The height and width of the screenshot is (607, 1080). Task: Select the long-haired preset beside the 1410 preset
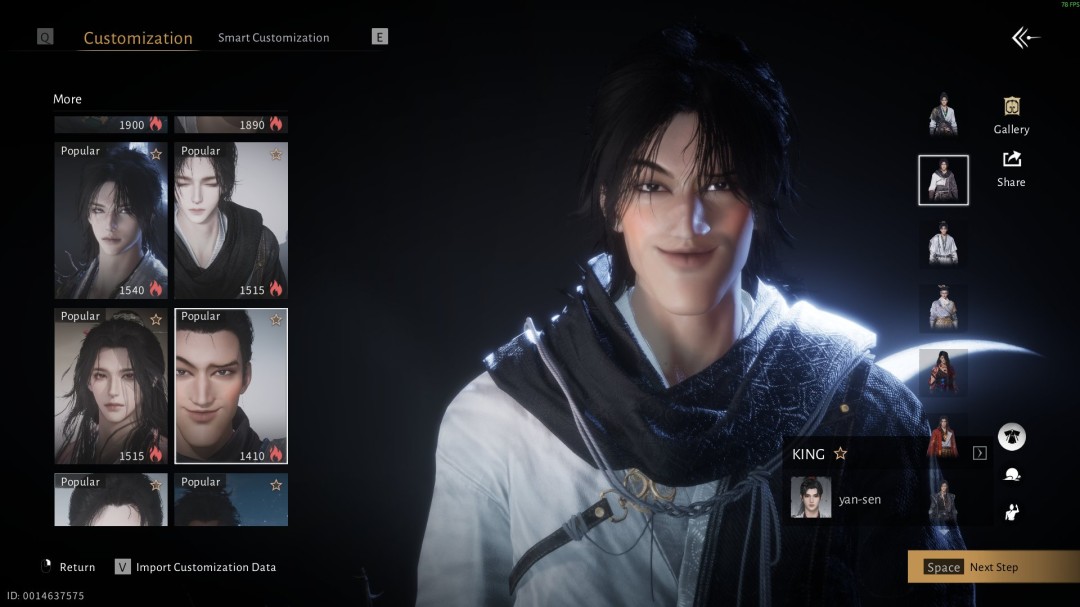(x=111, y=385)
